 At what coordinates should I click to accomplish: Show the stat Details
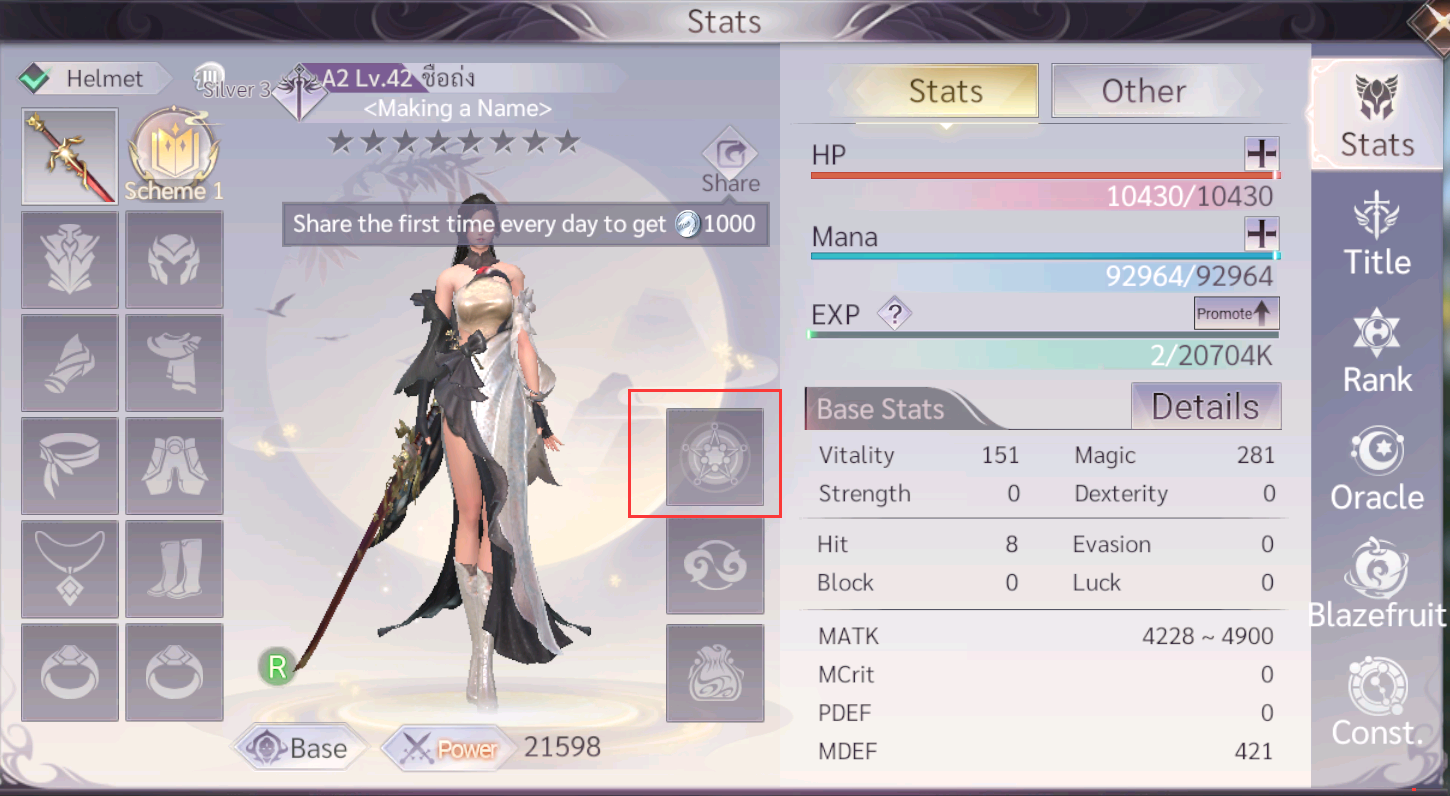pyautogui.click(x=1205, y=407)
